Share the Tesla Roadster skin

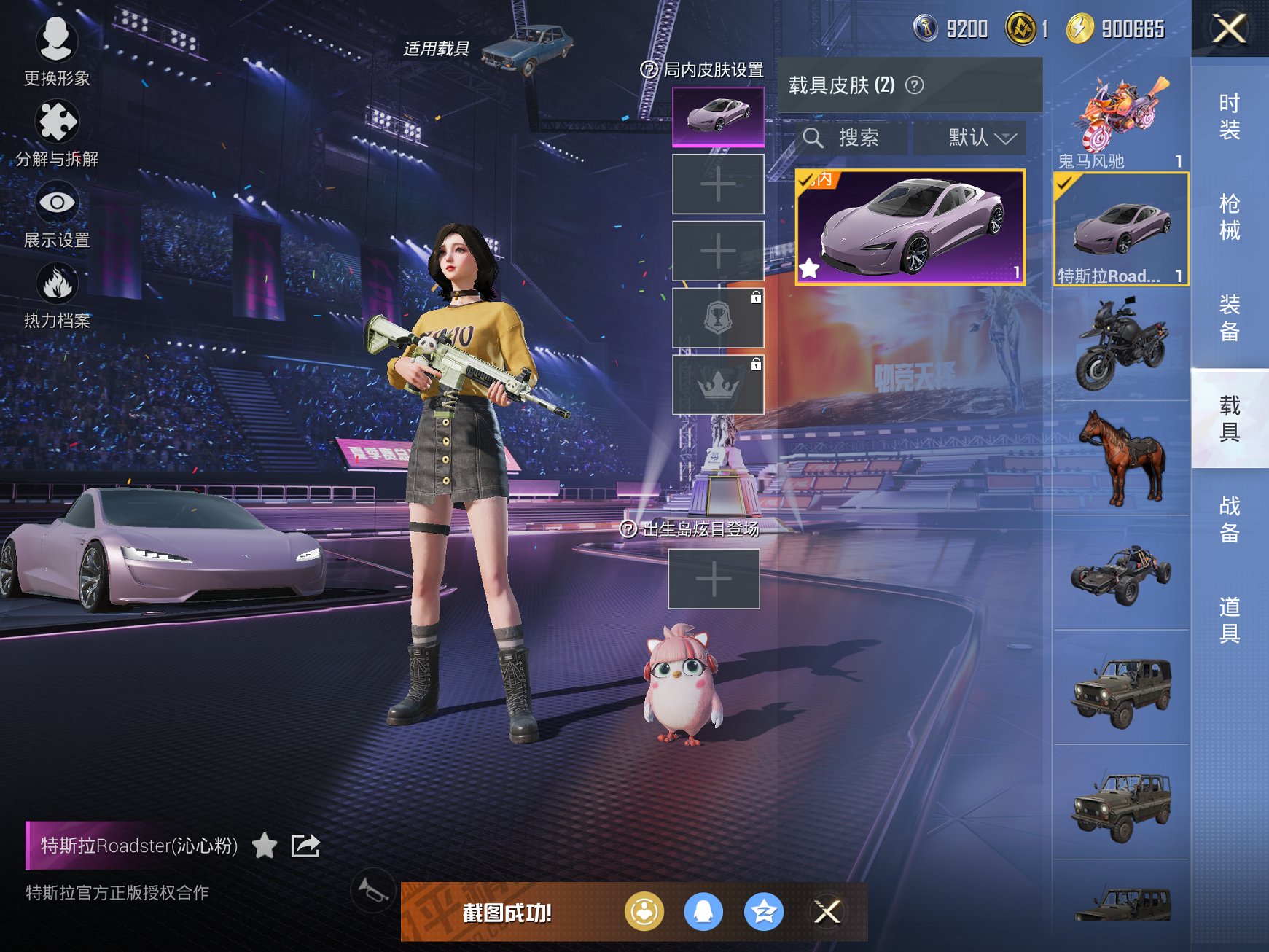pyautogui.click(x=305, y=846)
